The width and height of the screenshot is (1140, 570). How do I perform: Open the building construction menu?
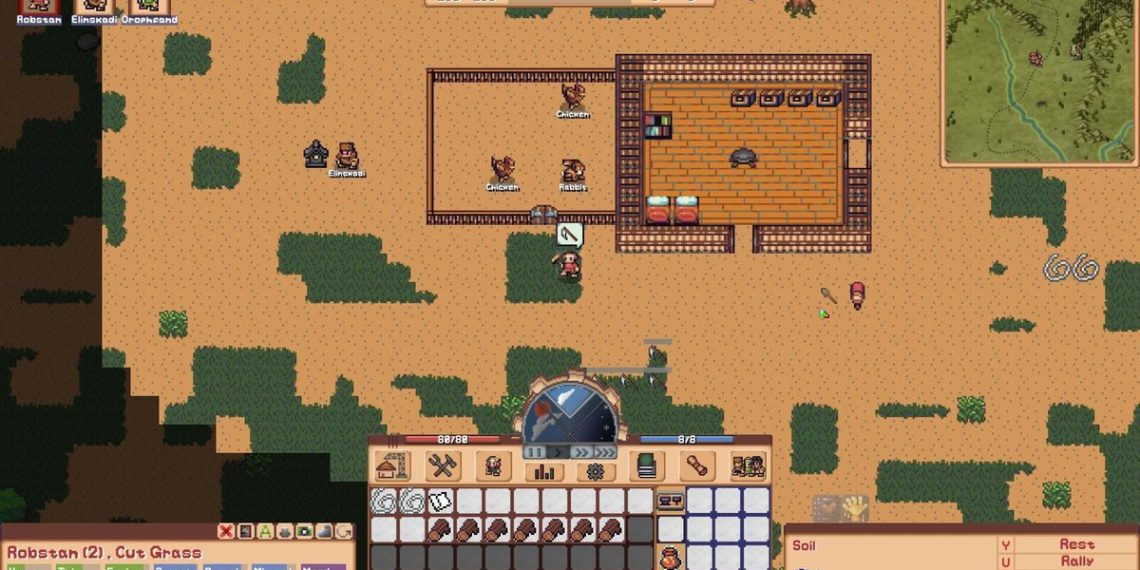[x=392, y=466]
